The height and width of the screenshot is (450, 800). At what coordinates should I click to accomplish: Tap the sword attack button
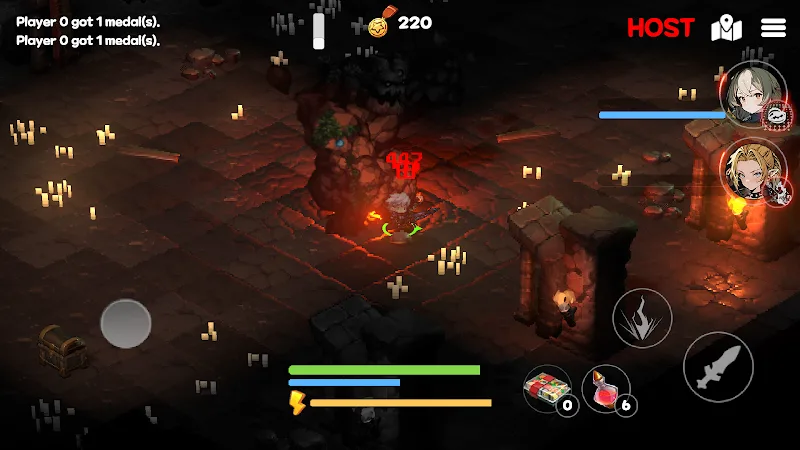[x=718, y=367]
